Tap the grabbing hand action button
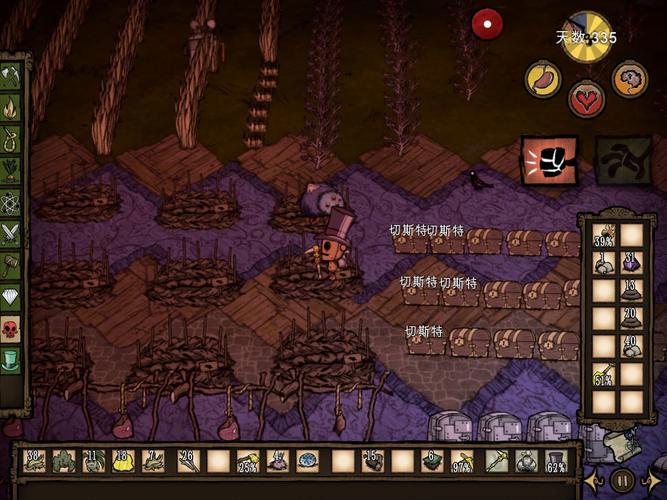This screenshot has width=667, height=500. (622, 160)
